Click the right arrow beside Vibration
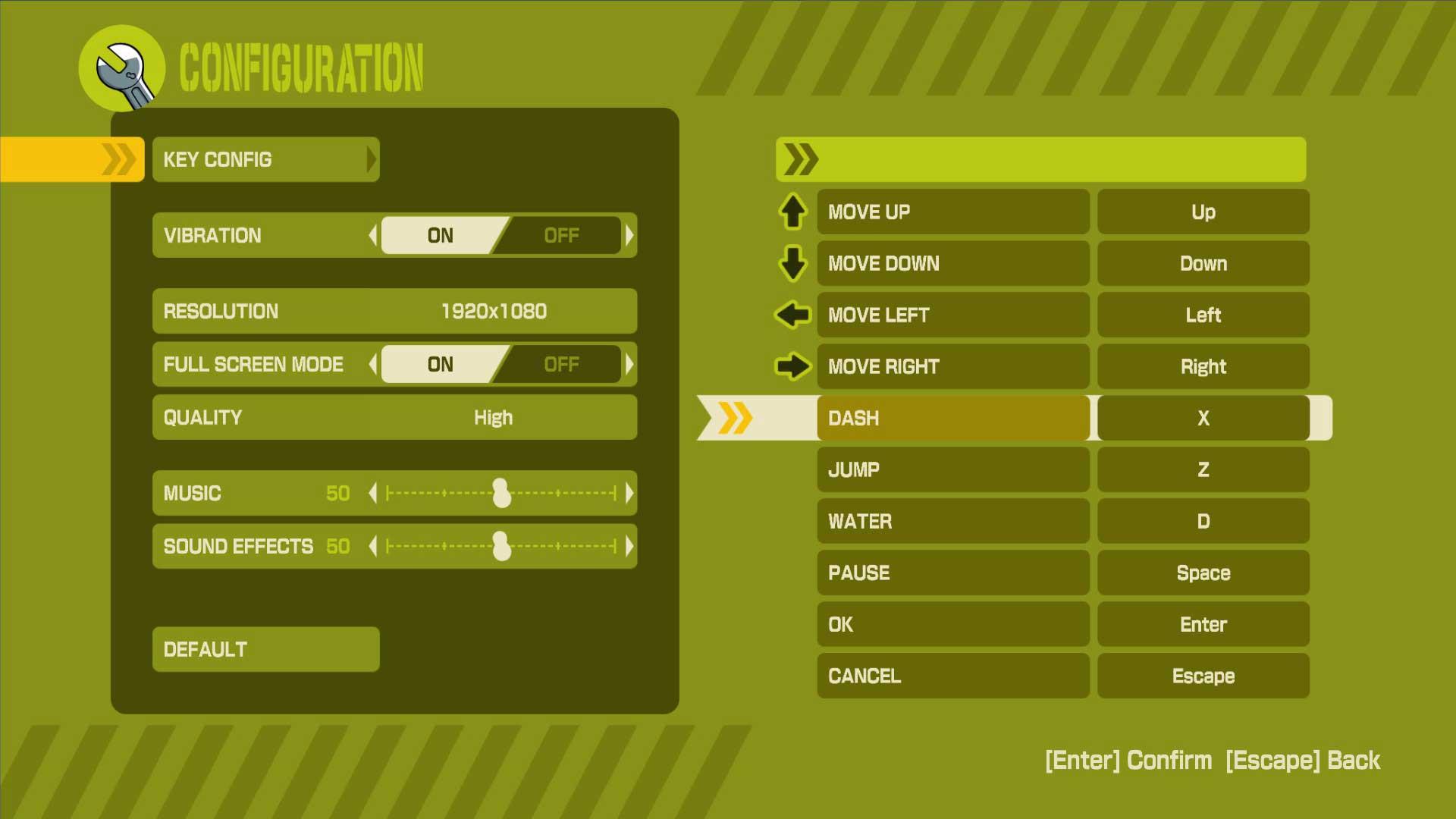The height and width of the screenshot is (819, 1456). 629,236
